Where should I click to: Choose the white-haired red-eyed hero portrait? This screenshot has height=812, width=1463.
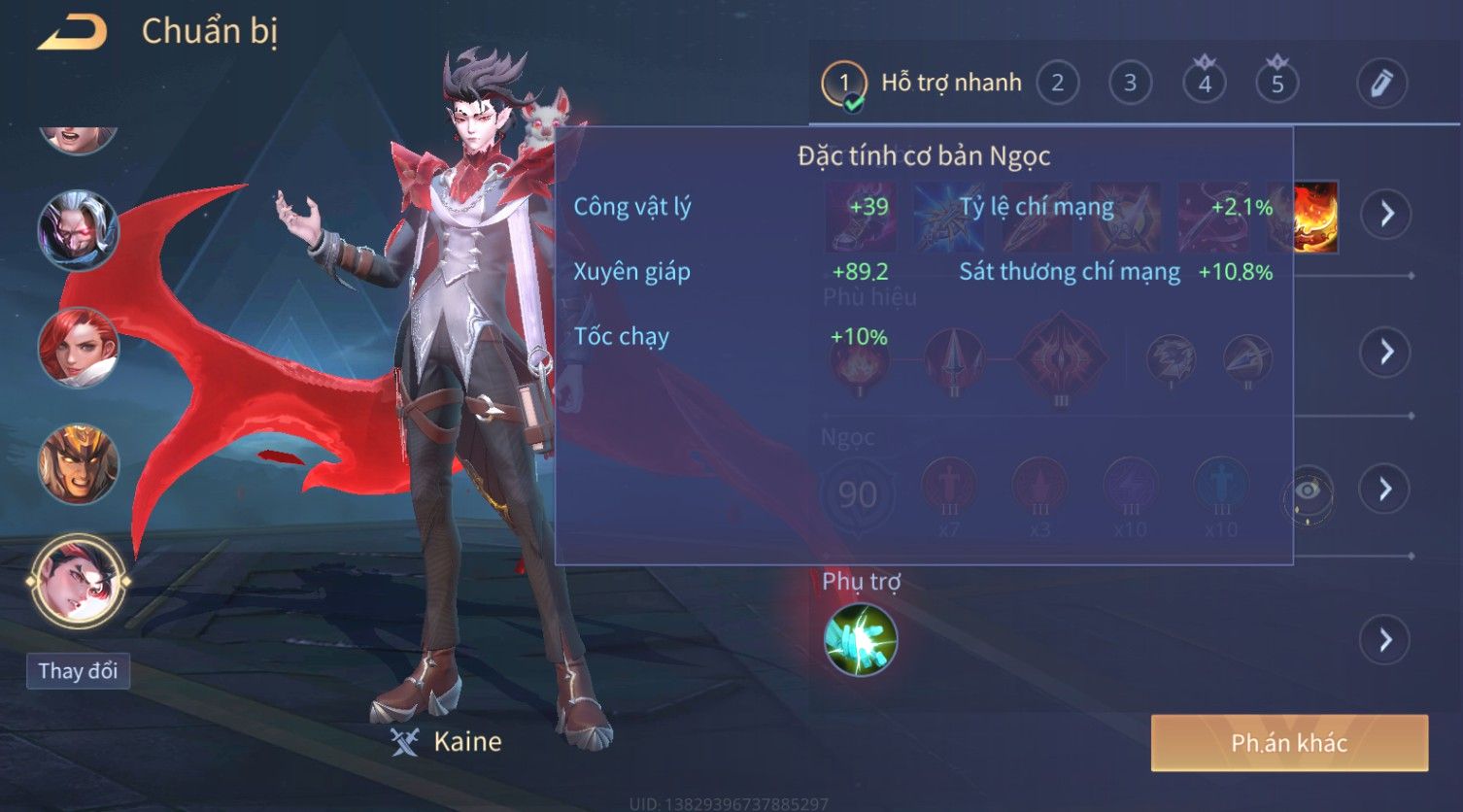pos(78,230)
